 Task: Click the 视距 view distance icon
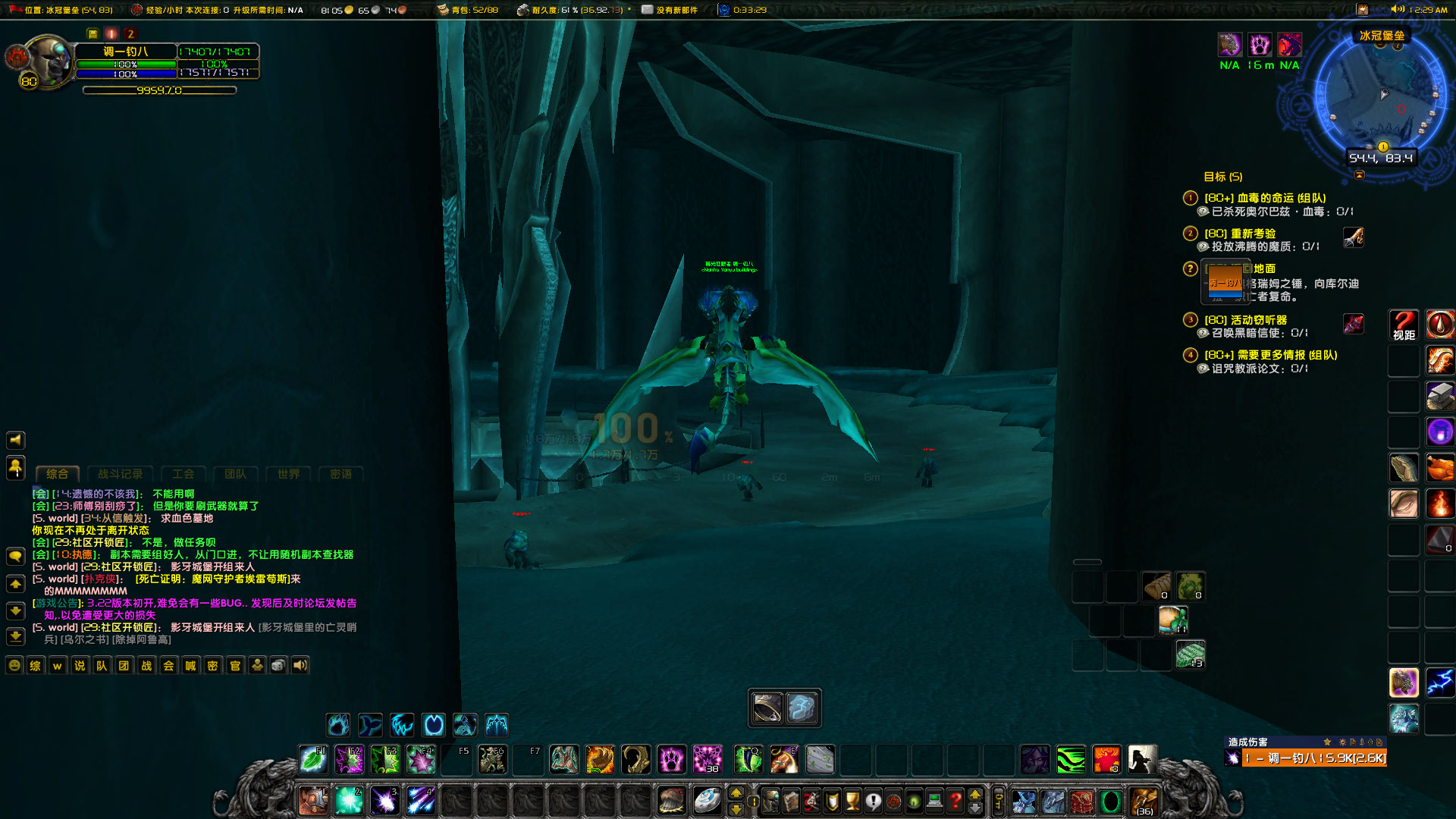(1403, 324)
